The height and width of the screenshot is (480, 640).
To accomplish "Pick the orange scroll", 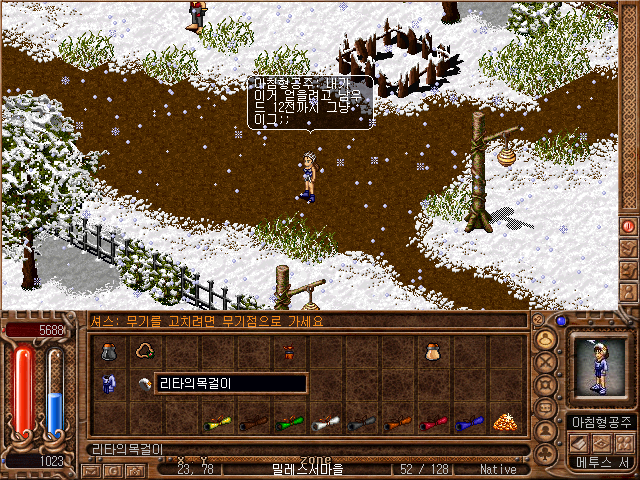I will click(395, 423).
